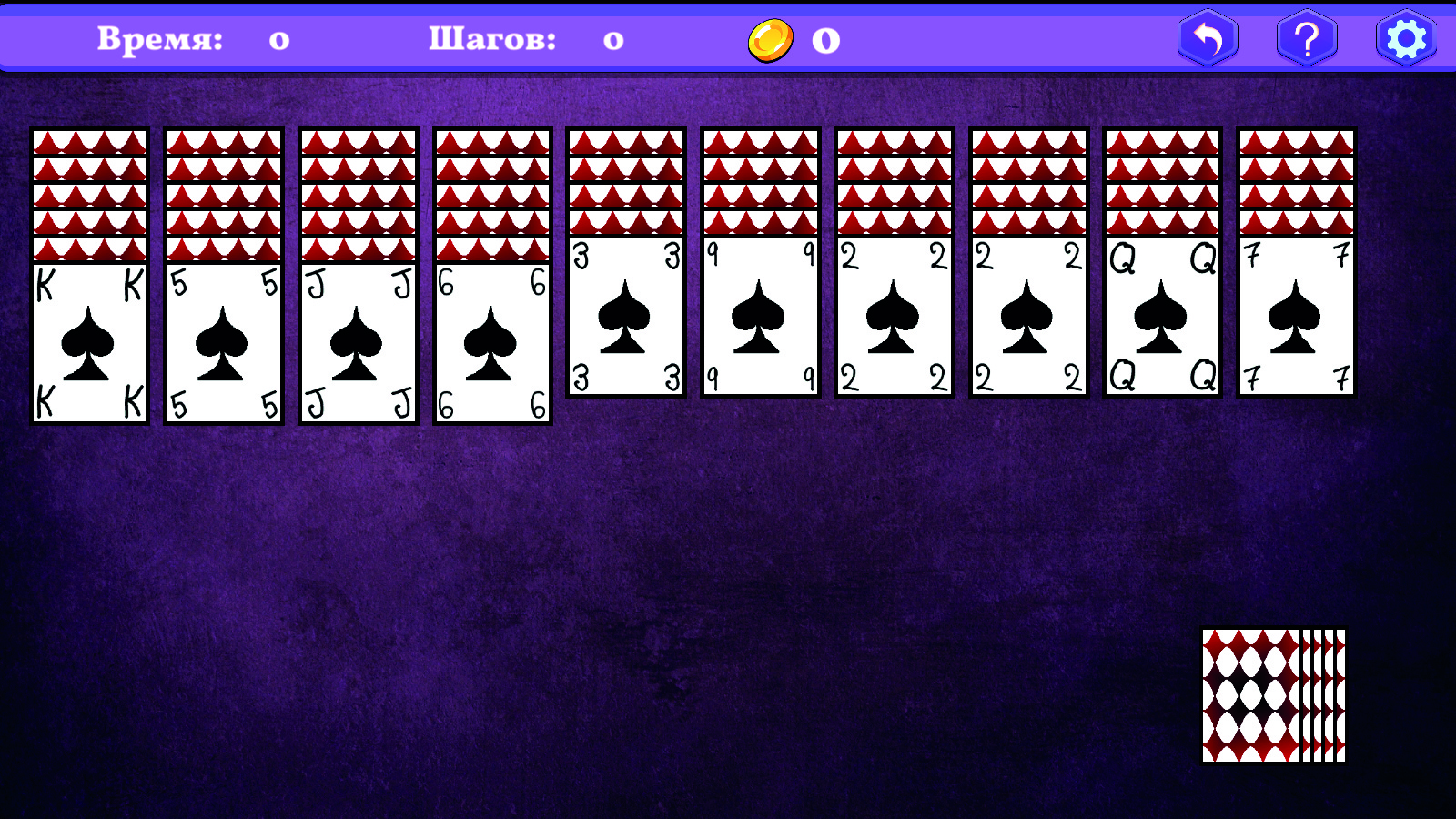The height and width of the screenshot is (819, 1456).
Task: Click the undo arrow icon
Action: [1208, 39]
